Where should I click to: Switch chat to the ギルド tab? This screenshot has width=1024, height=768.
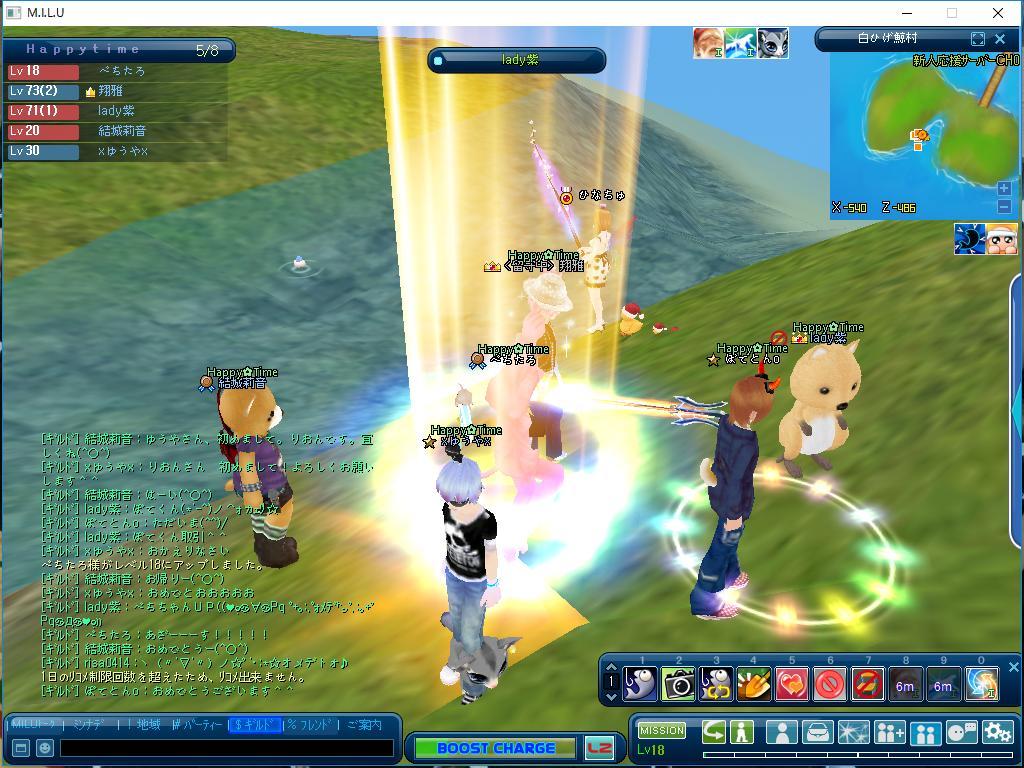click(x=255, y=725)
